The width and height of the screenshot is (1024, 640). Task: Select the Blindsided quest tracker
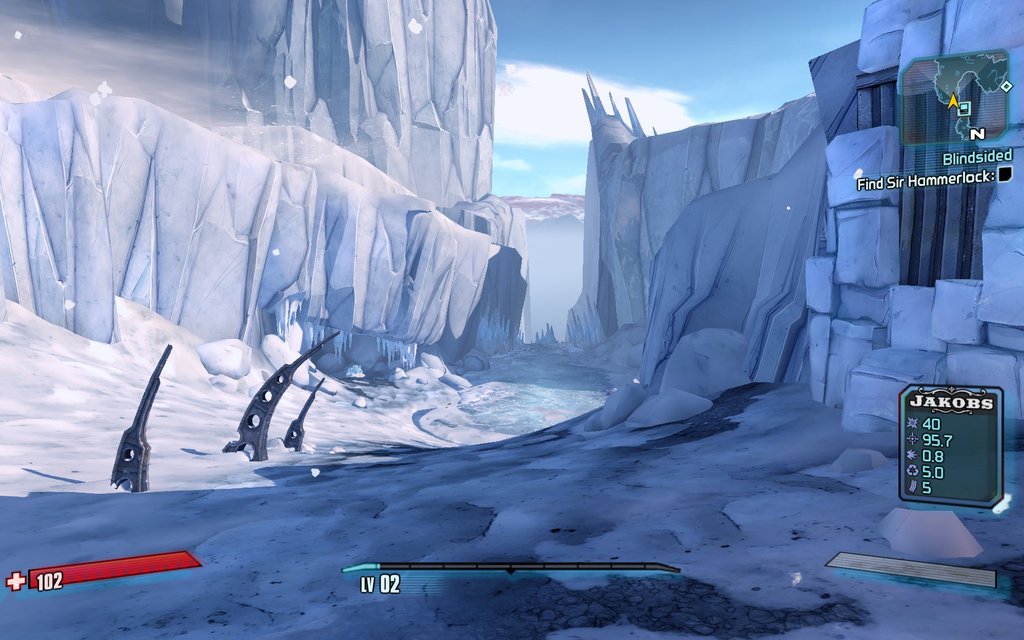(976, 157)
